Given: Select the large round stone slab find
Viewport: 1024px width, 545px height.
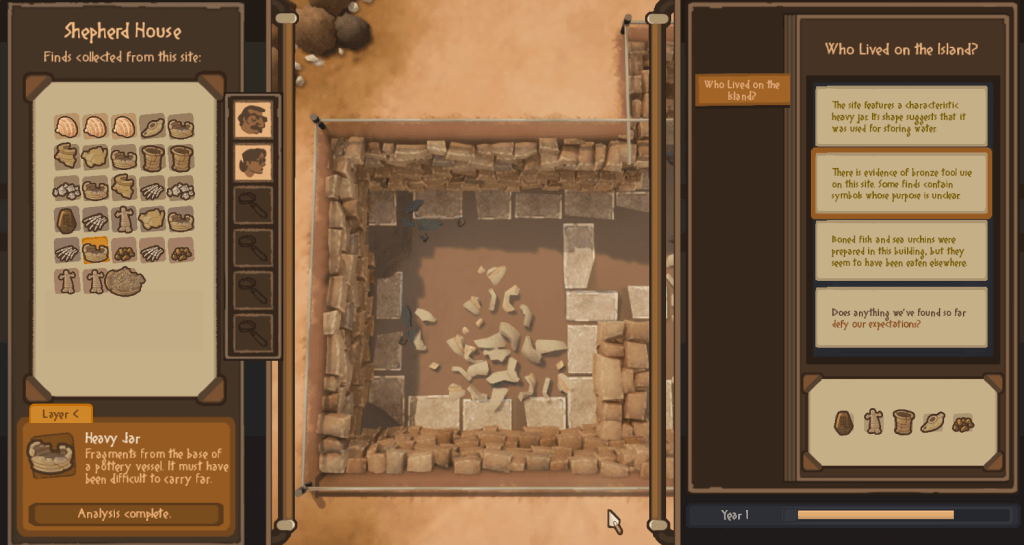Looking at the screenshot, I should (126, 282).
